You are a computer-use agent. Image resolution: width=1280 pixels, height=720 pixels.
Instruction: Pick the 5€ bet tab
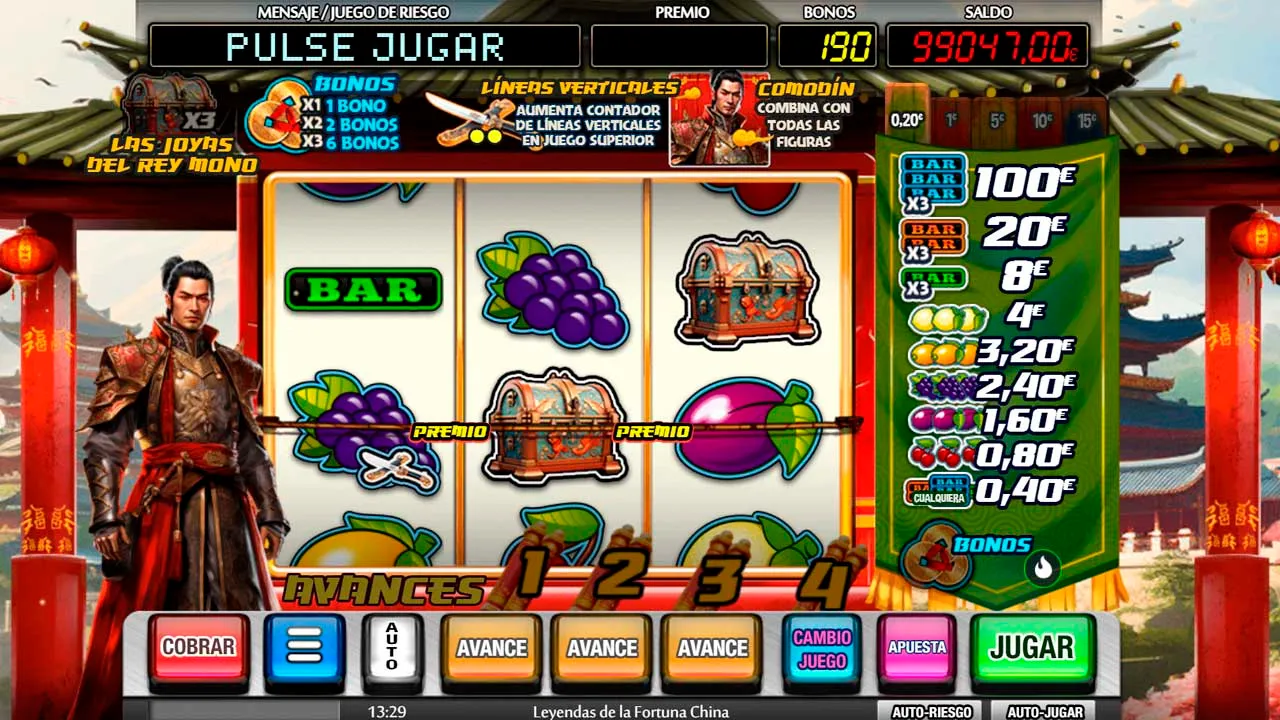click(x=996, y=120)
